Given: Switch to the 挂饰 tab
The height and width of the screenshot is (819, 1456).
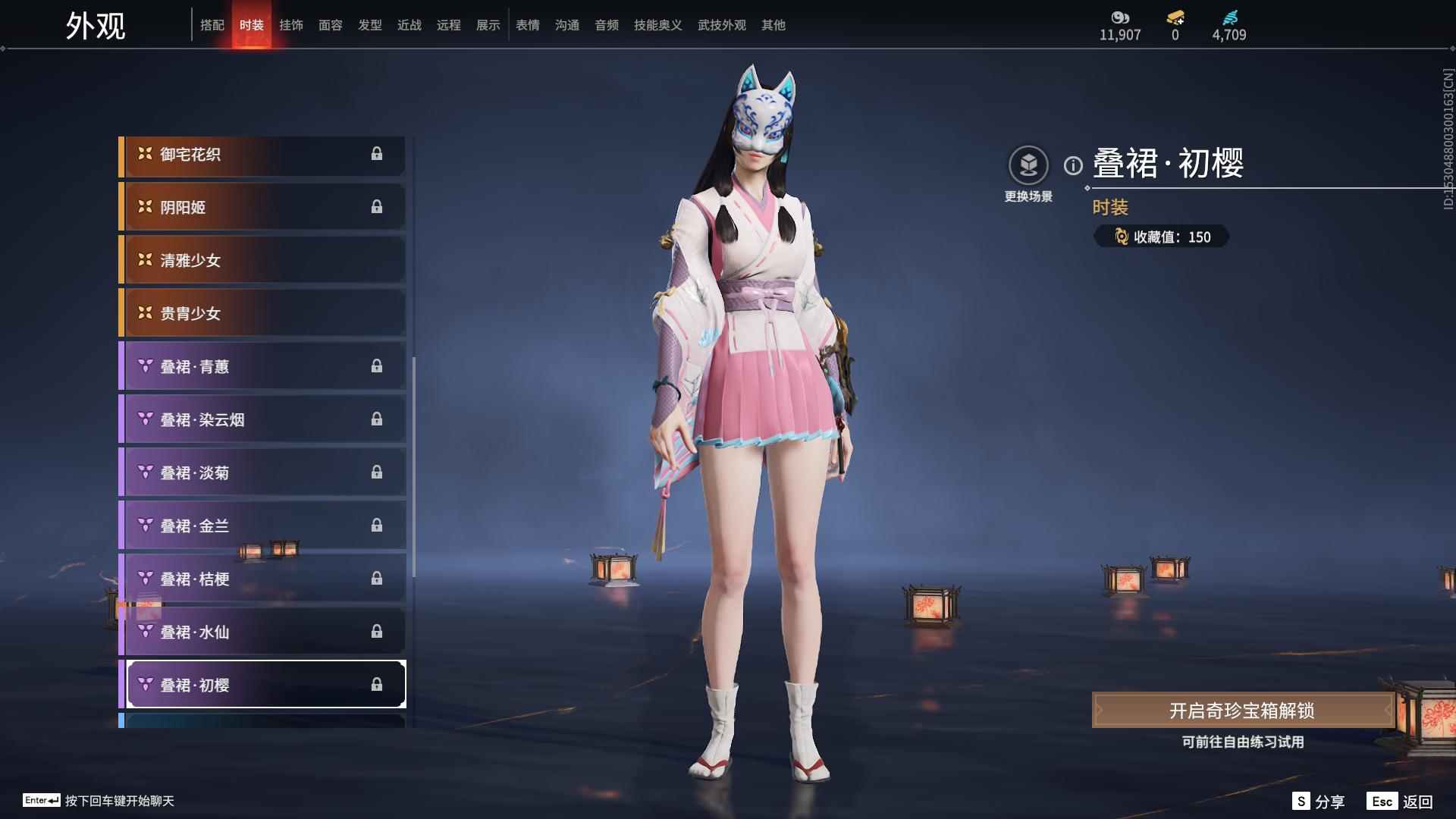Looking at the screenshot, I should coord(291,24).
